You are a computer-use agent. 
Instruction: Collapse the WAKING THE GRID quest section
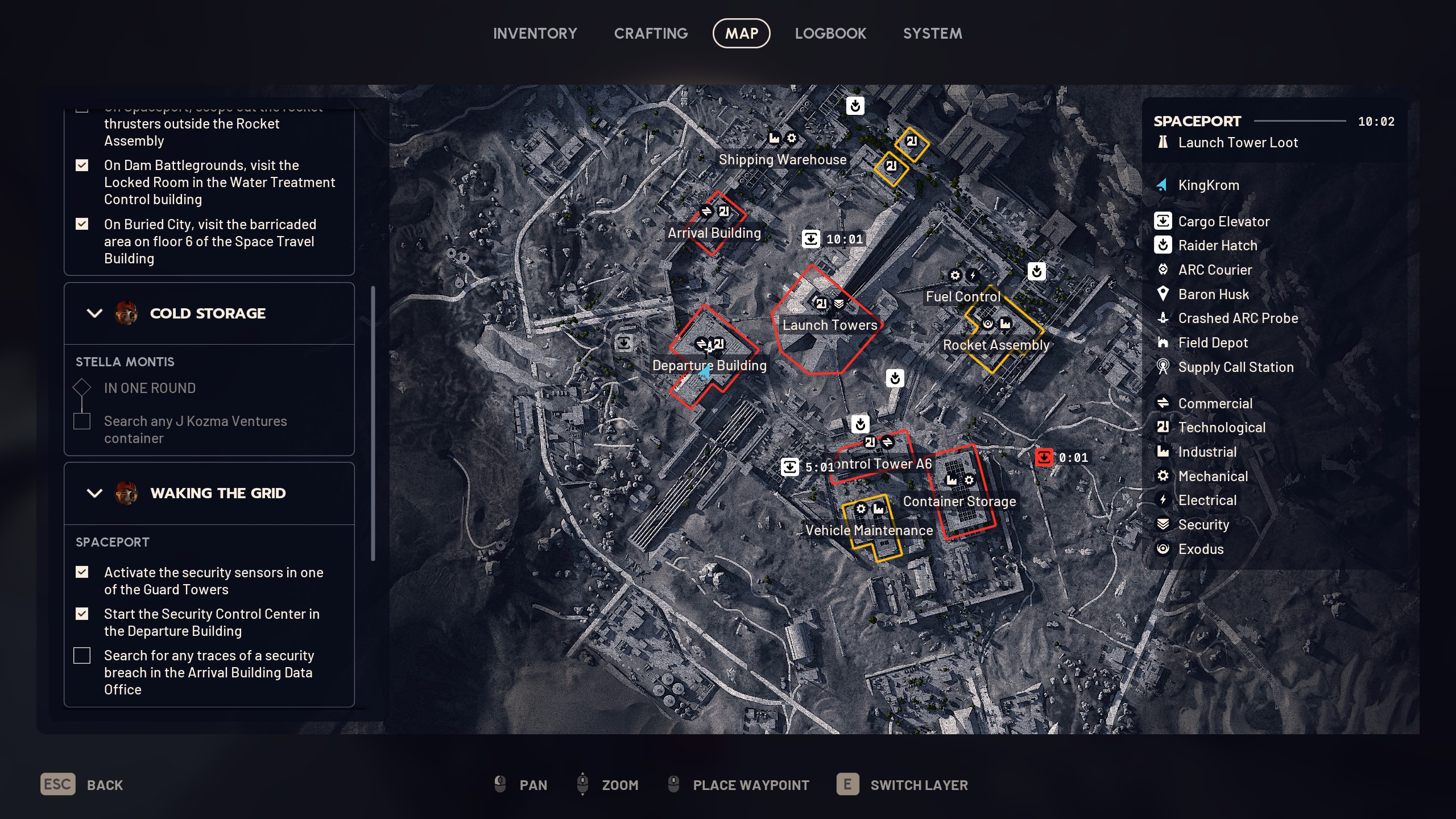click(x=95, y=493)
